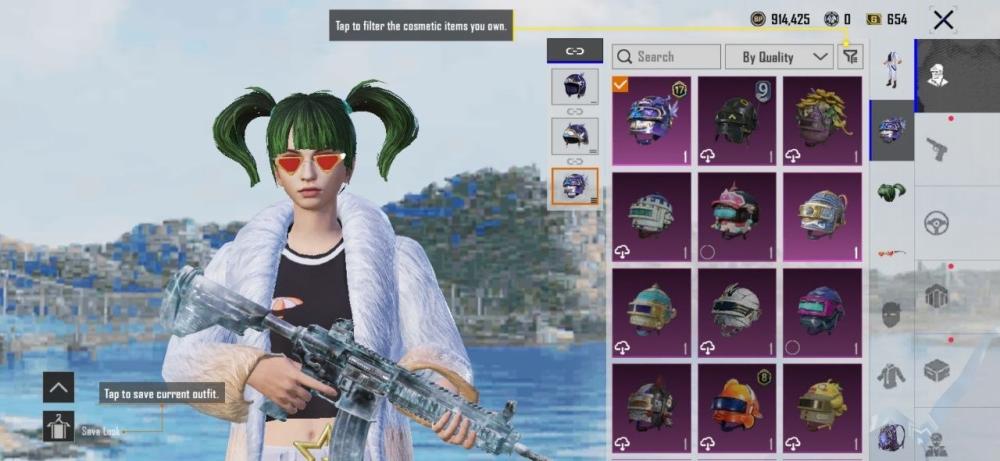Screen dimensions: 1000x461
Task: Save the current outfit with Save Look
Action: 59,428
